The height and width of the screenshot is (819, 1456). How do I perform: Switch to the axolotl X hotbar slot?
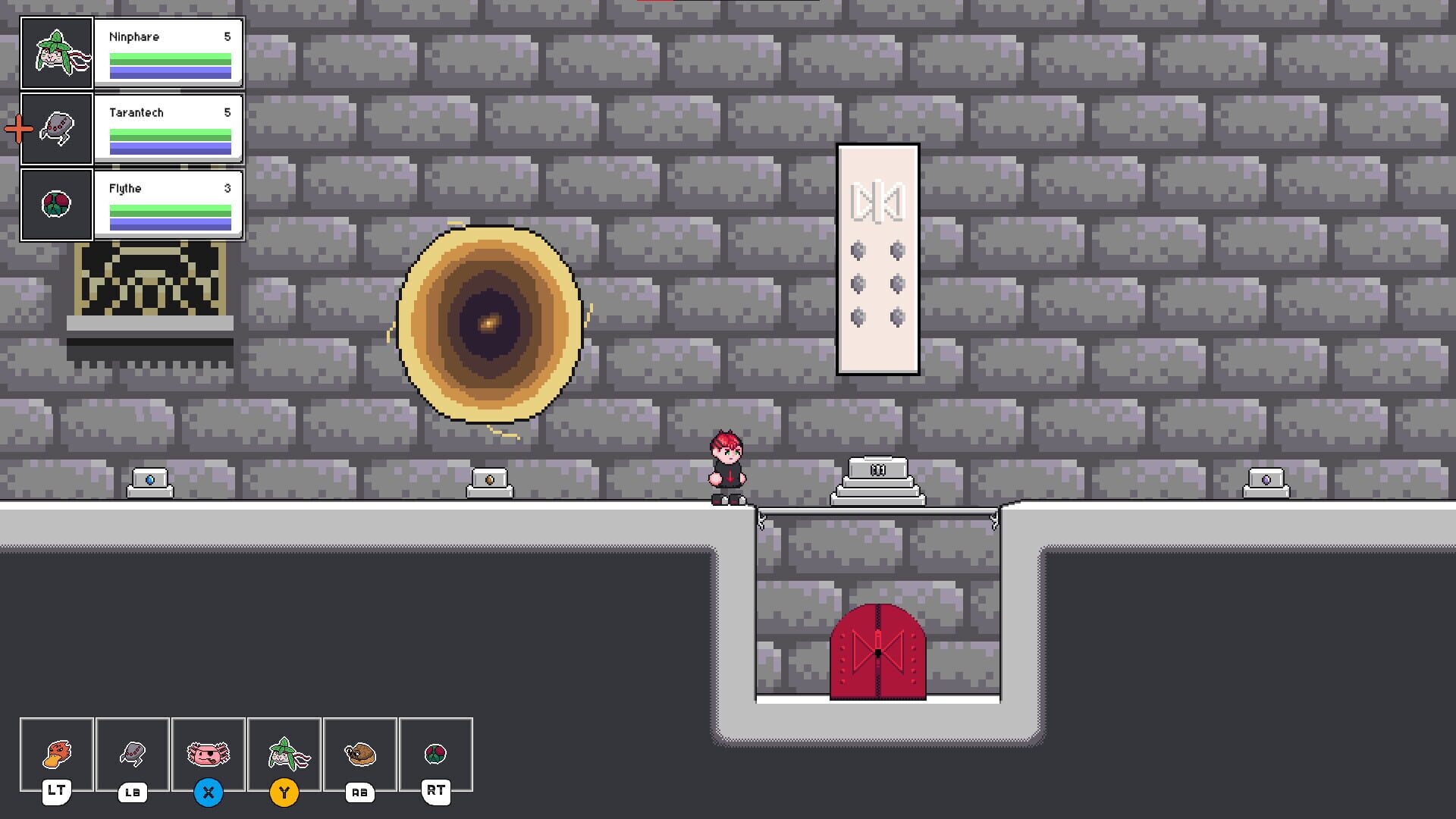pos(209,754)
